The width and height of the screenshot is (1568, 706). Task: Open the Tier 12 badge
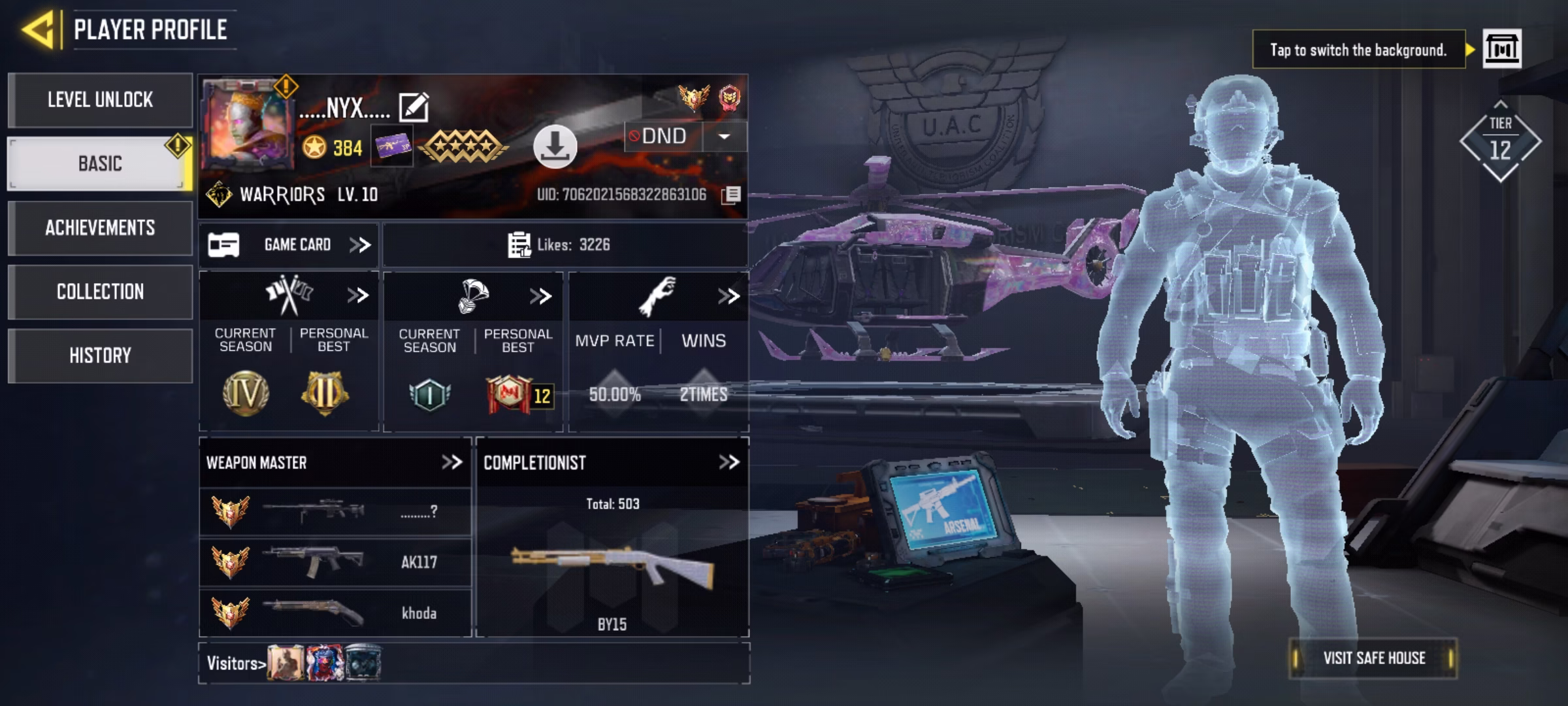(1500, 142)
